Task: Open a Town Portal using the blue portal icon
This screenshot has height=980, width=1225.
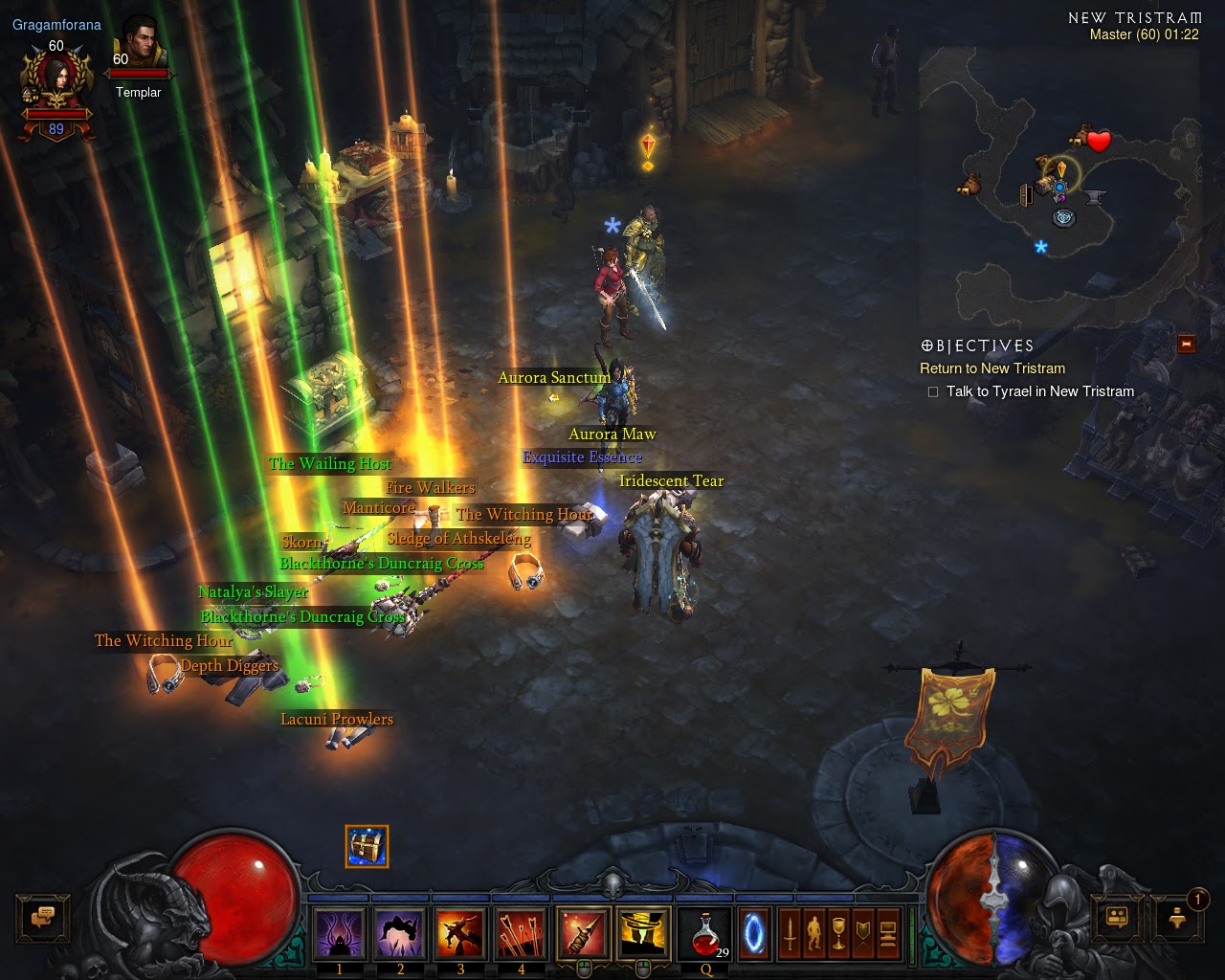Action: coord(751,933)
